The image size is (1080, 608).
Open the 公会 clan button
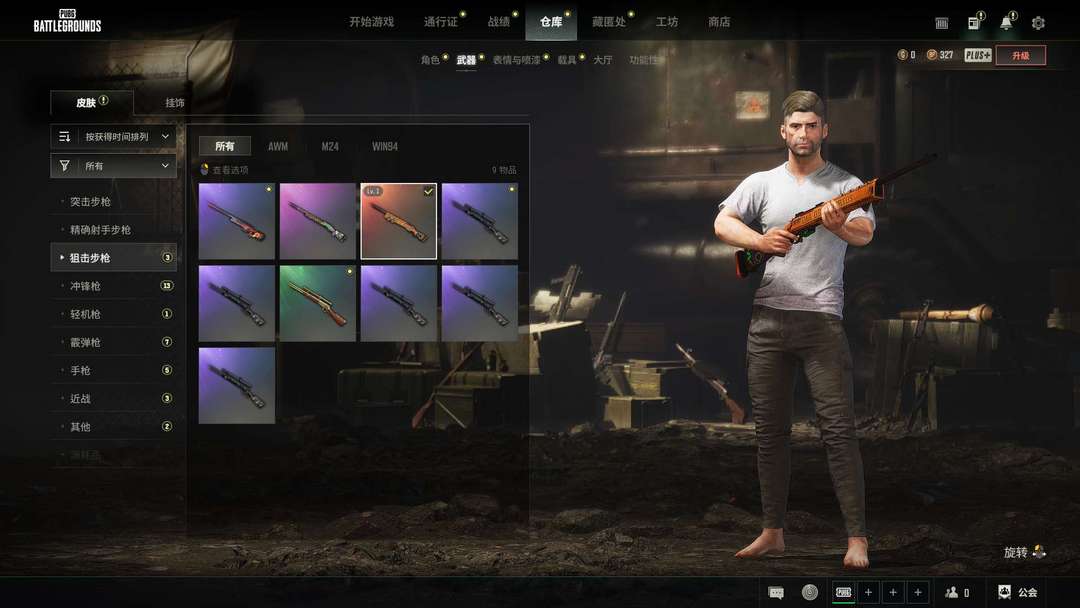point(1018,592)
